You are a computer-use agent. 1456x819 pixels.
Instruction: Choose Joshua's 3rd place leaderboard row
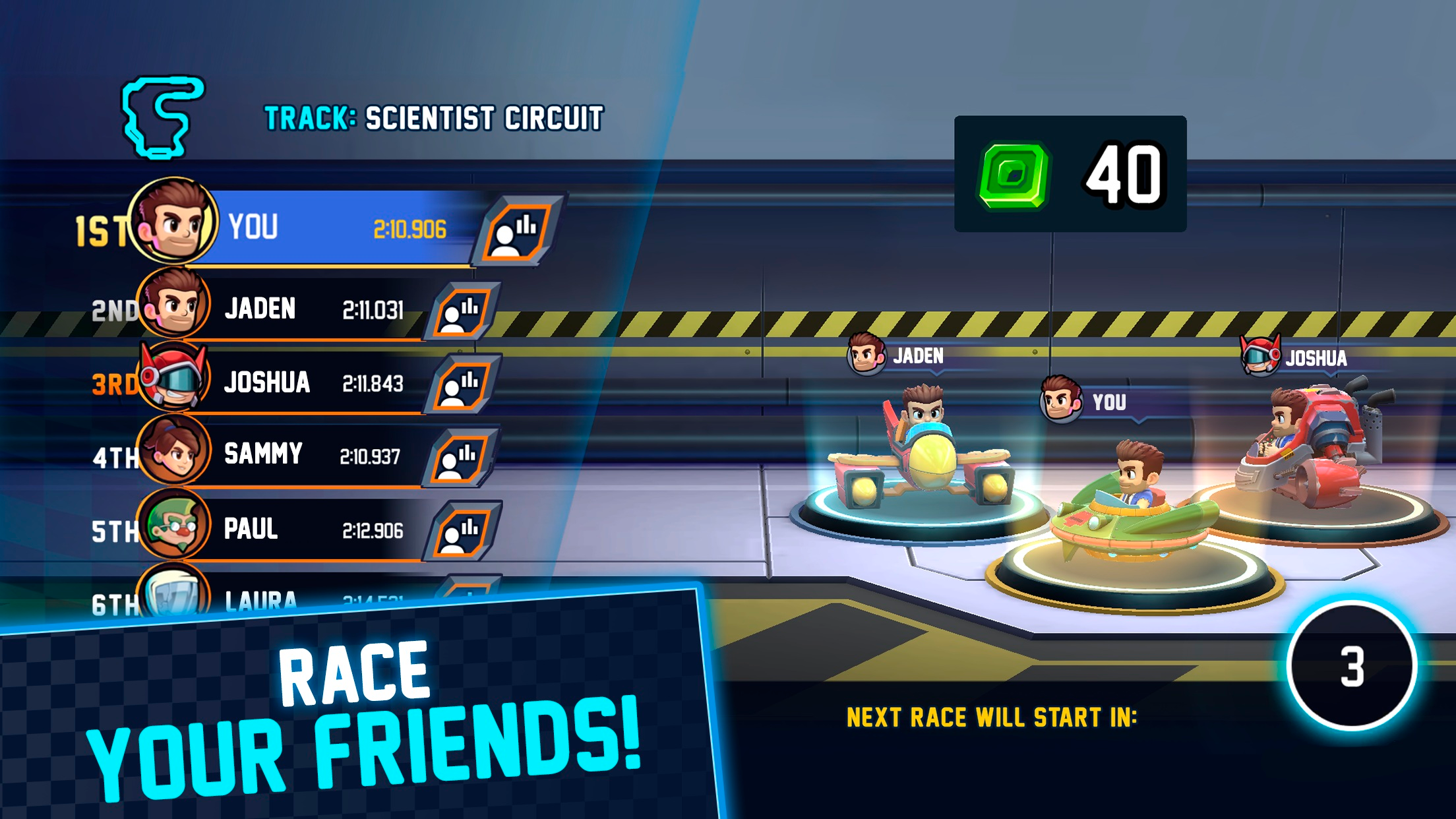tap(310, 383)
